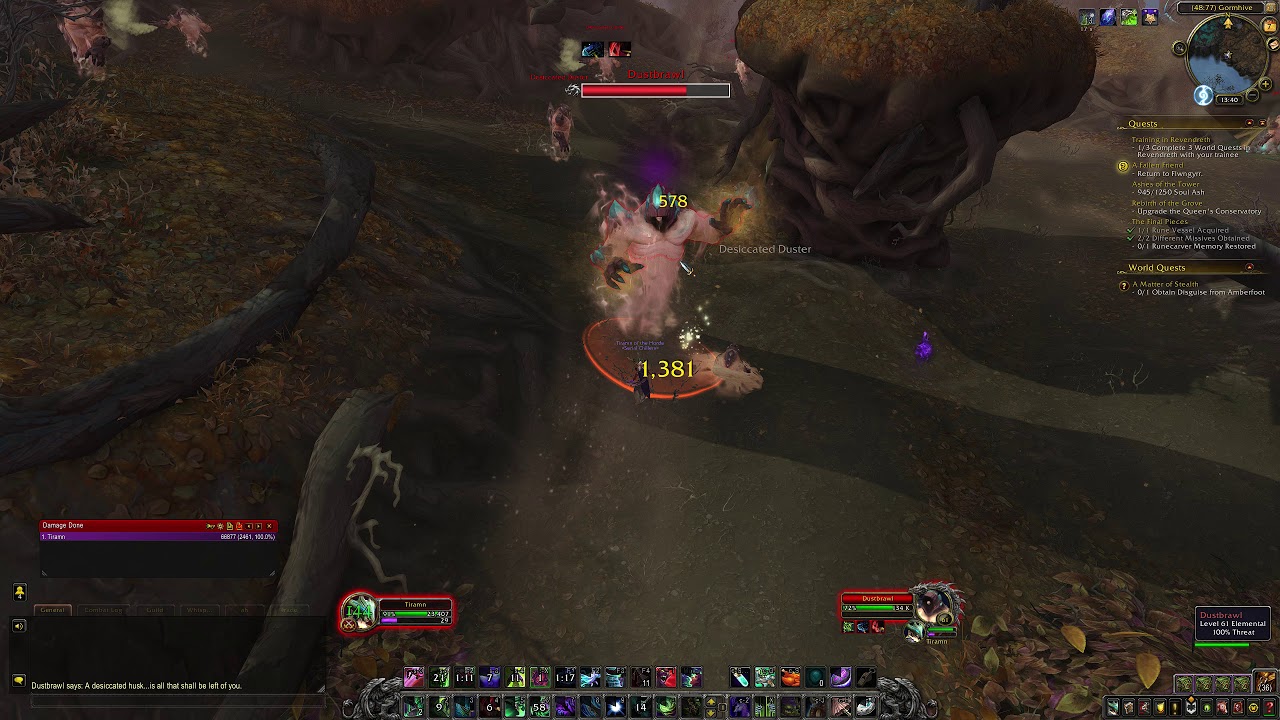Switch to the Combat Log chat tab
Screen dimensions: 1280x720
point(104,610)
